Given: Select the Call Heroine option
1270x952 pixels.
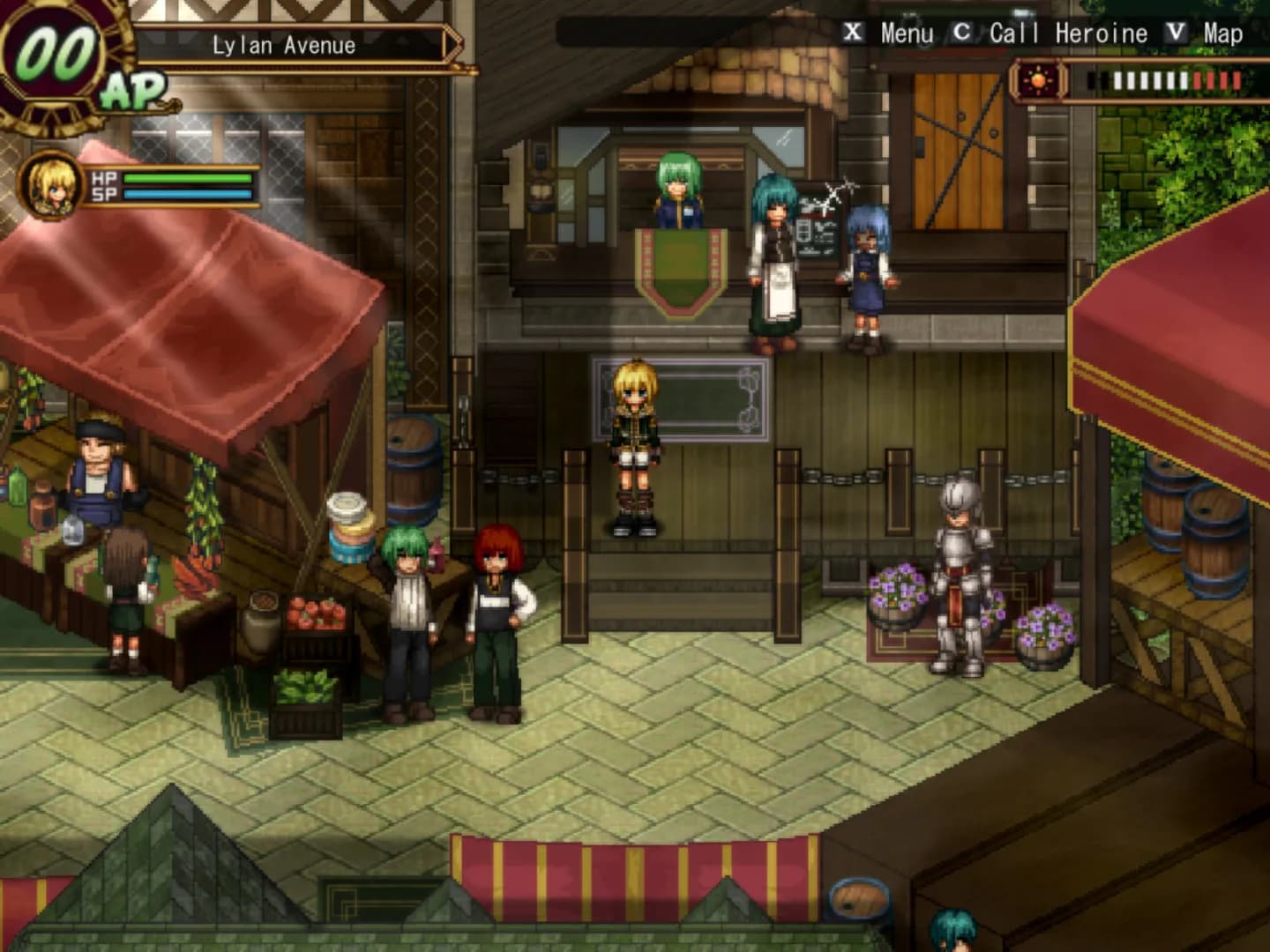Looking at the screenshot, I should tap(1067, 33).
